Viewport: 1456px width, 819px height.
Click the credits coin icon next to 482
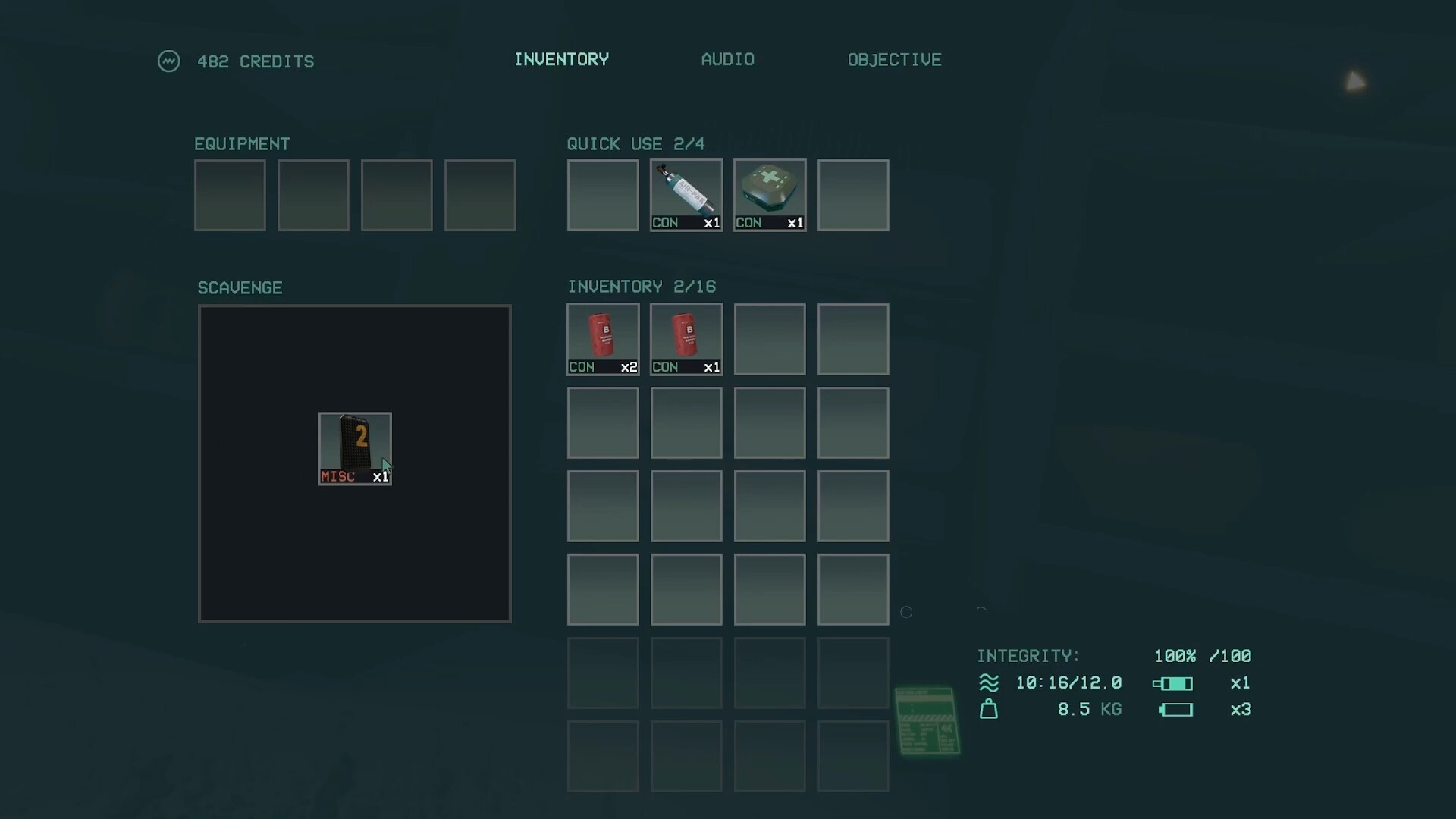(169, 61)
